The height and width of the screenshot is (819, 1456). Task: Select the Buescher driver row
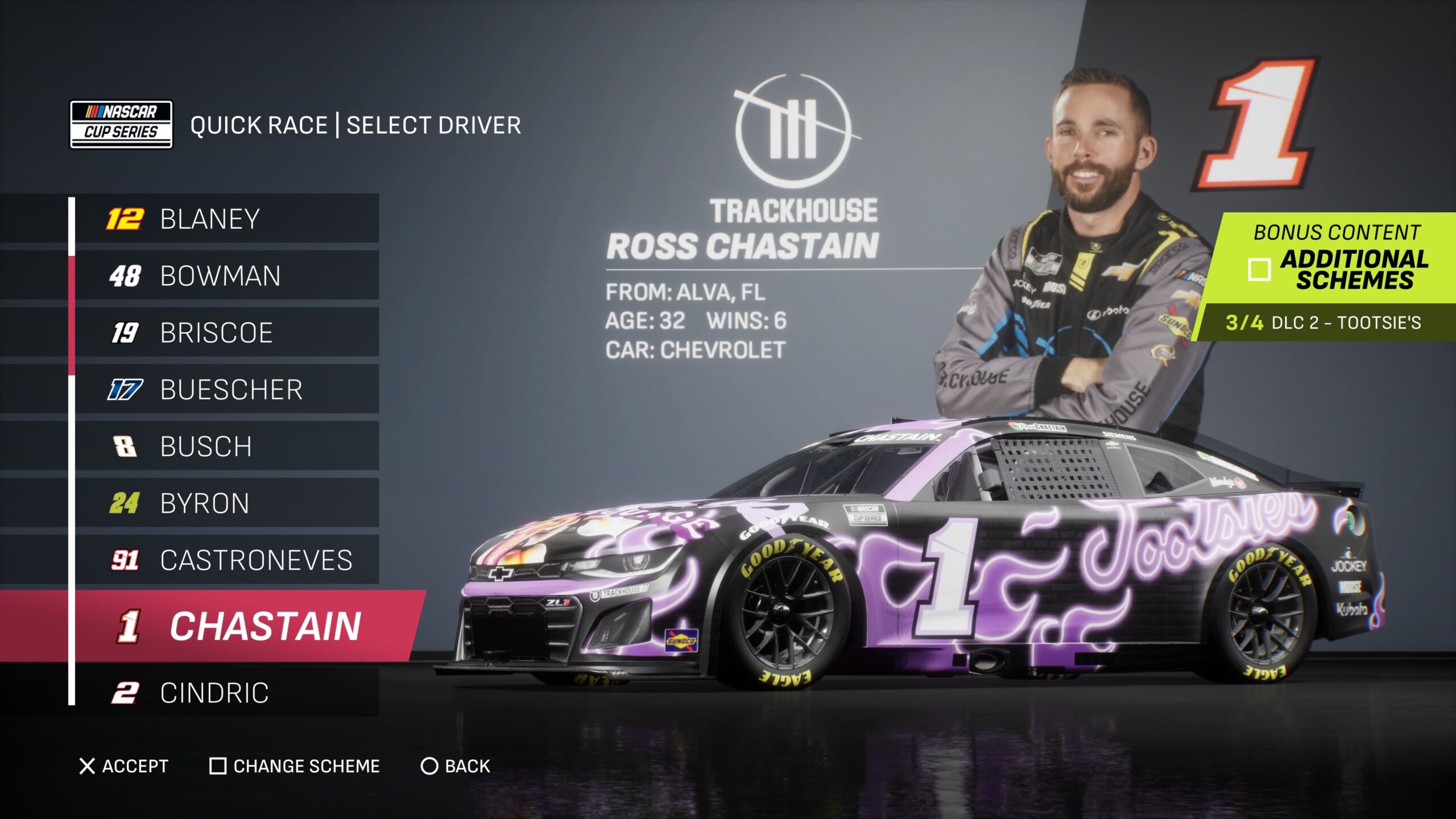226,390
